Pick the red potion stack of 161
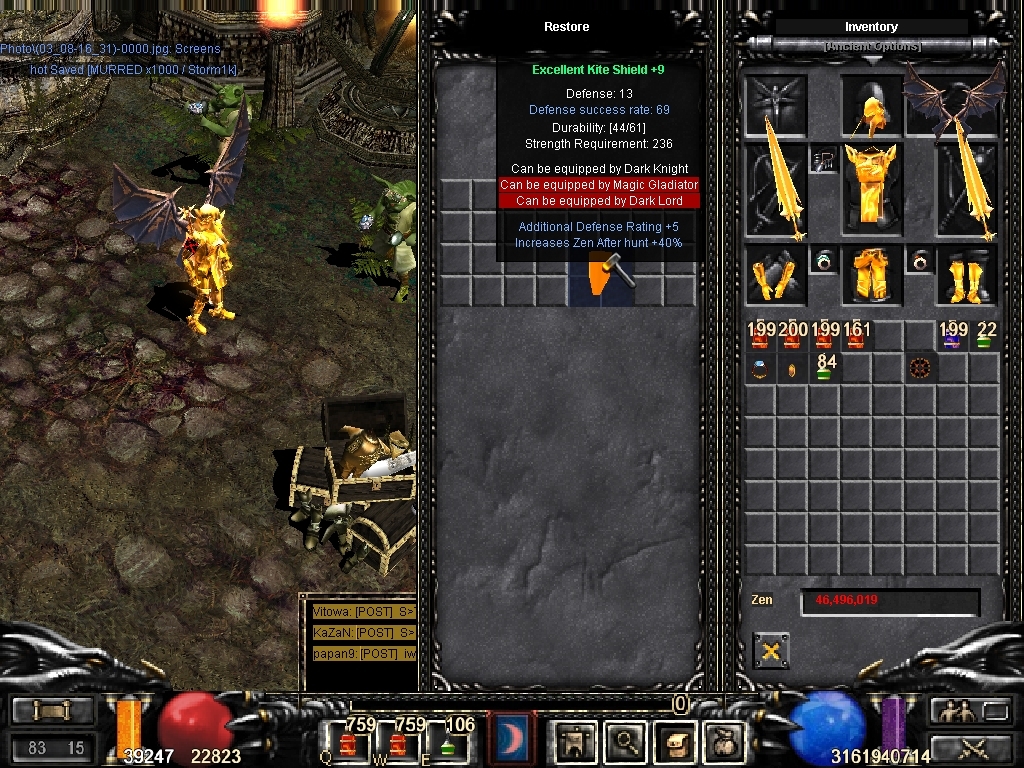Screen dimensions: 1024x768 pos(857,337)
